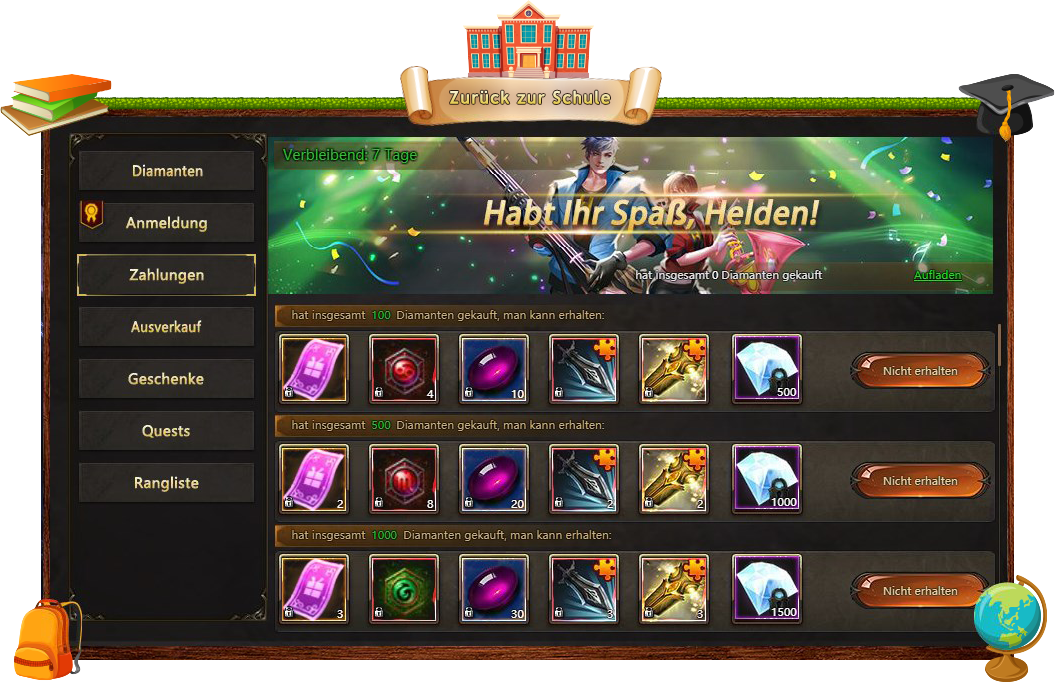This screenshot has height=682, width=1055.
Task: Inspect the red rune icon with quantity 8
Action: [x=404, y=479]
